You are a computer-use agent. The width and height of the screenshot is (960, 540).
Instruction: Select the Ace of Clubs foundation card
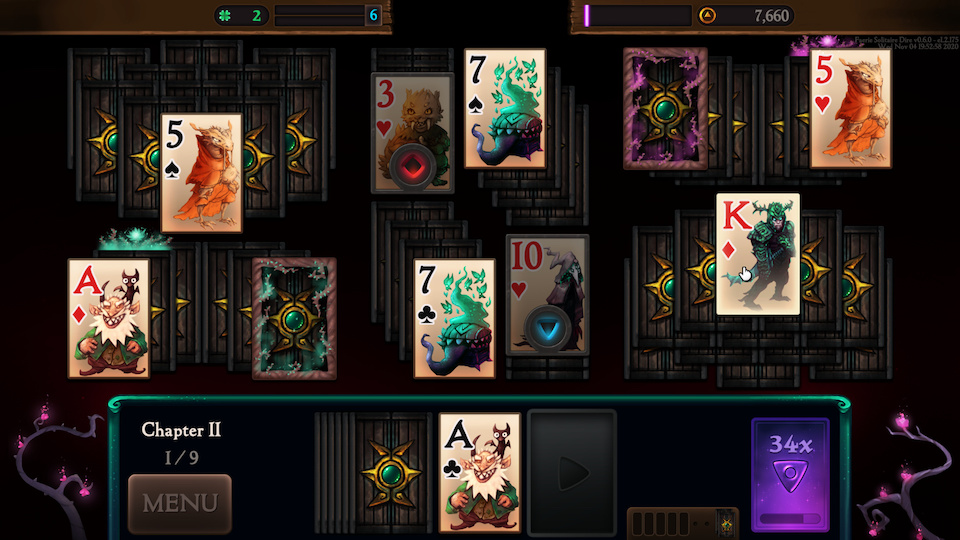coord(479,472)
